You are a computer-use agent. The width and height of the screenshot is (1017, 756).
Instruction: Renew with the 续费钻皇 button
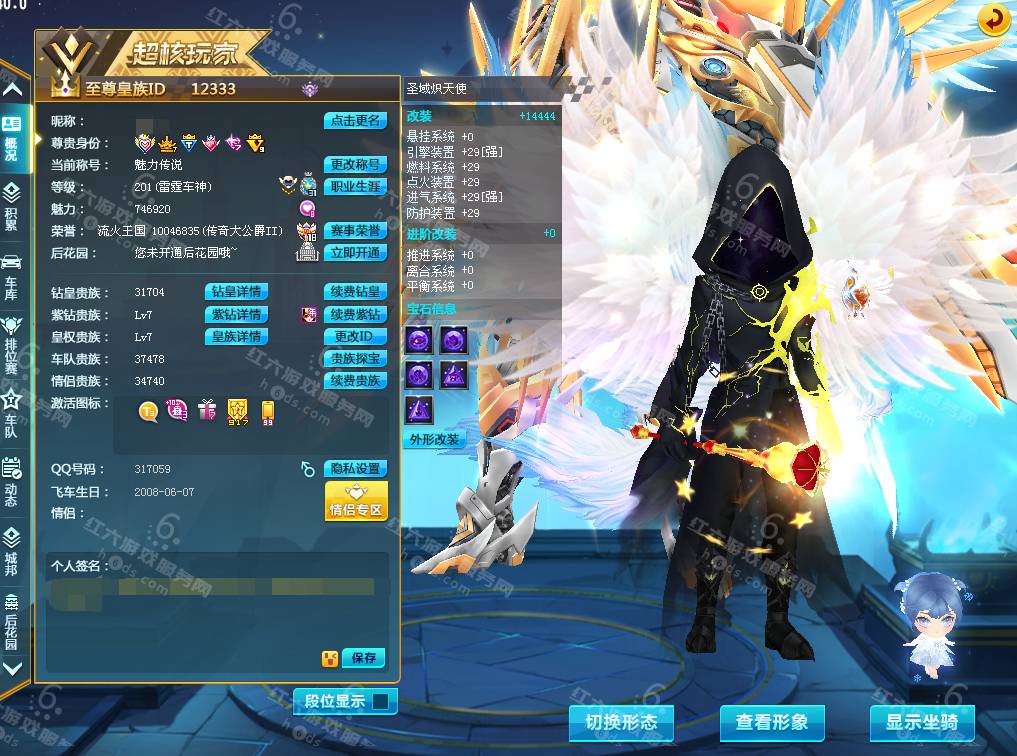[x=355, y=292]
